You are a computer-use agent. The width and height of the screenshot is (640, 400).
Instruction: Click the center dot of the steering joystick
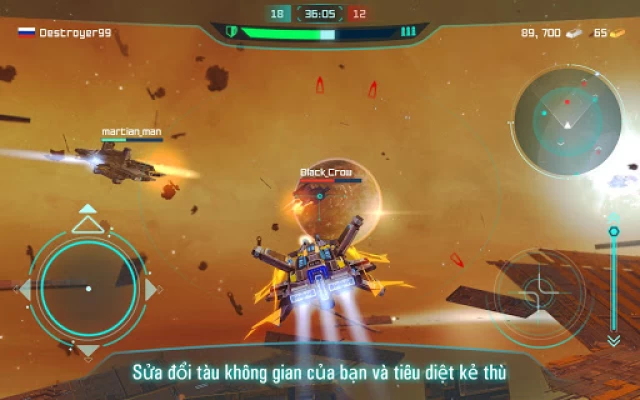pos(88,289)
